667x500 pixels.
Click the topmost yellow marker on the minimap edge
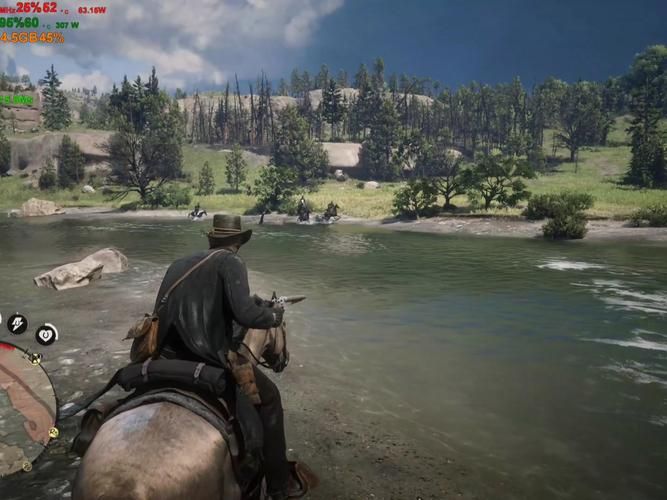(x=35, y=358)
